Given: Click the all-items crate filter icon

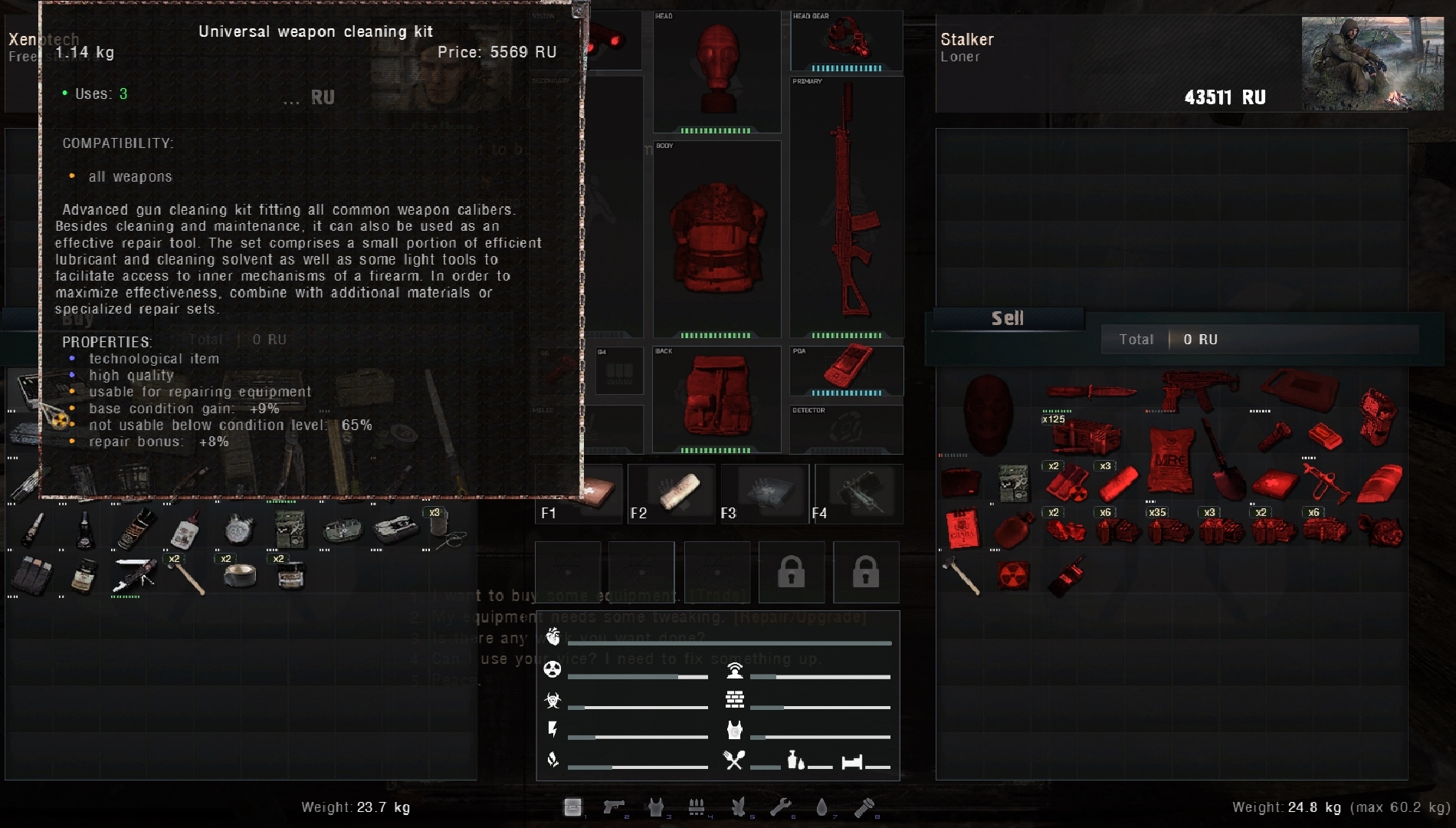Looking at the screenshot, I should [x=572, y=807].
